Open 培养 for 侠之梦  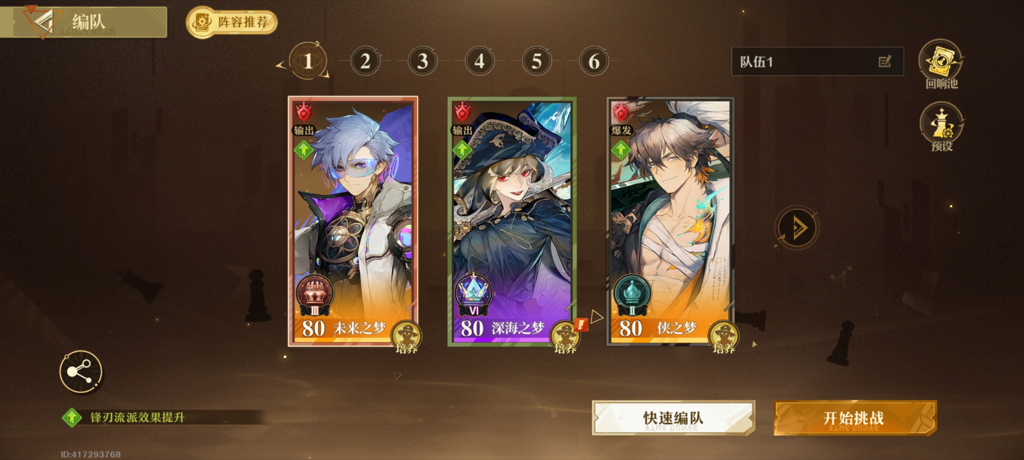[x=724, y=337]
